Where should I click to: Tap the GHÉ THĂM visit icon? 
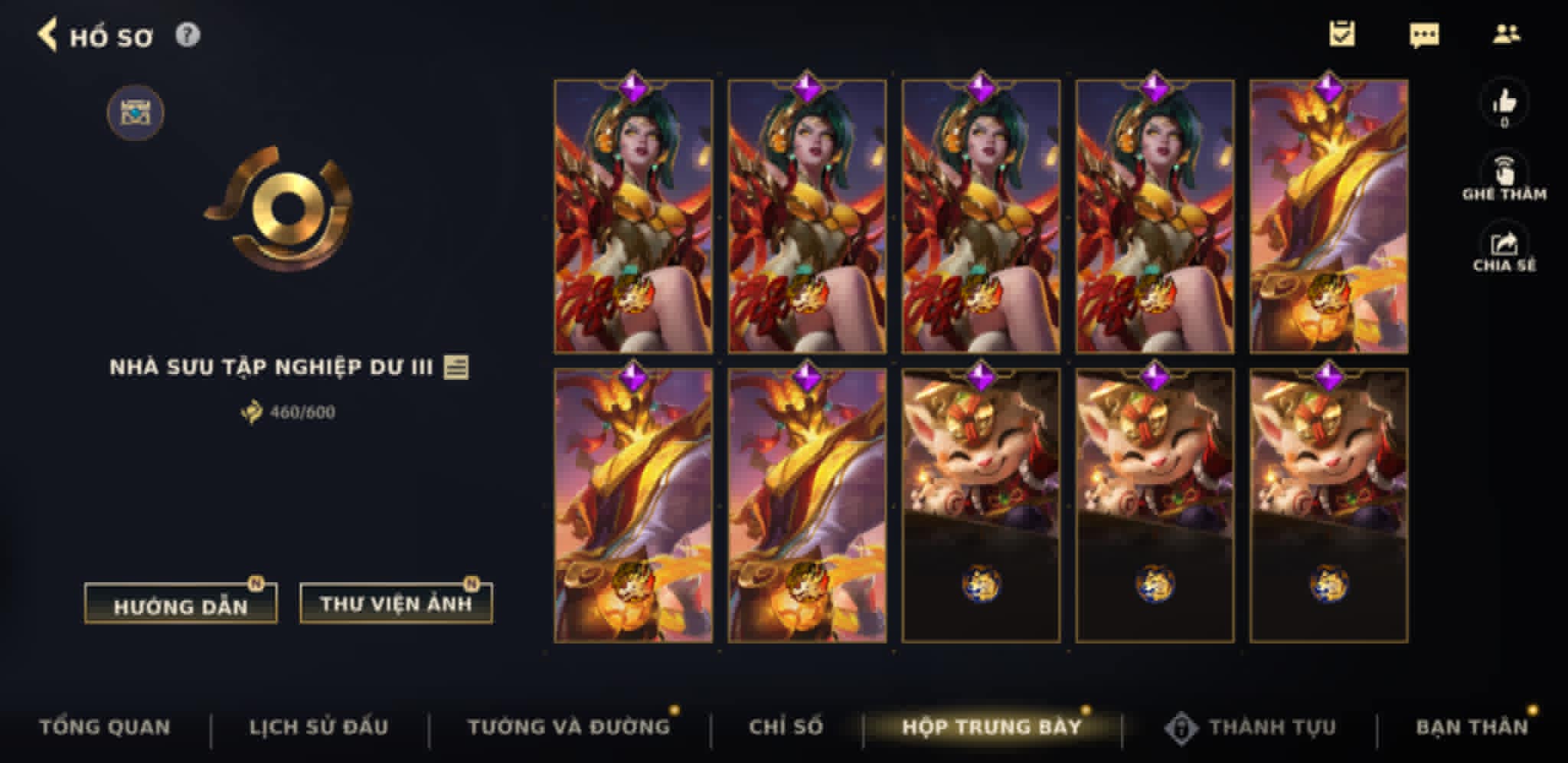coord(1504,170)
